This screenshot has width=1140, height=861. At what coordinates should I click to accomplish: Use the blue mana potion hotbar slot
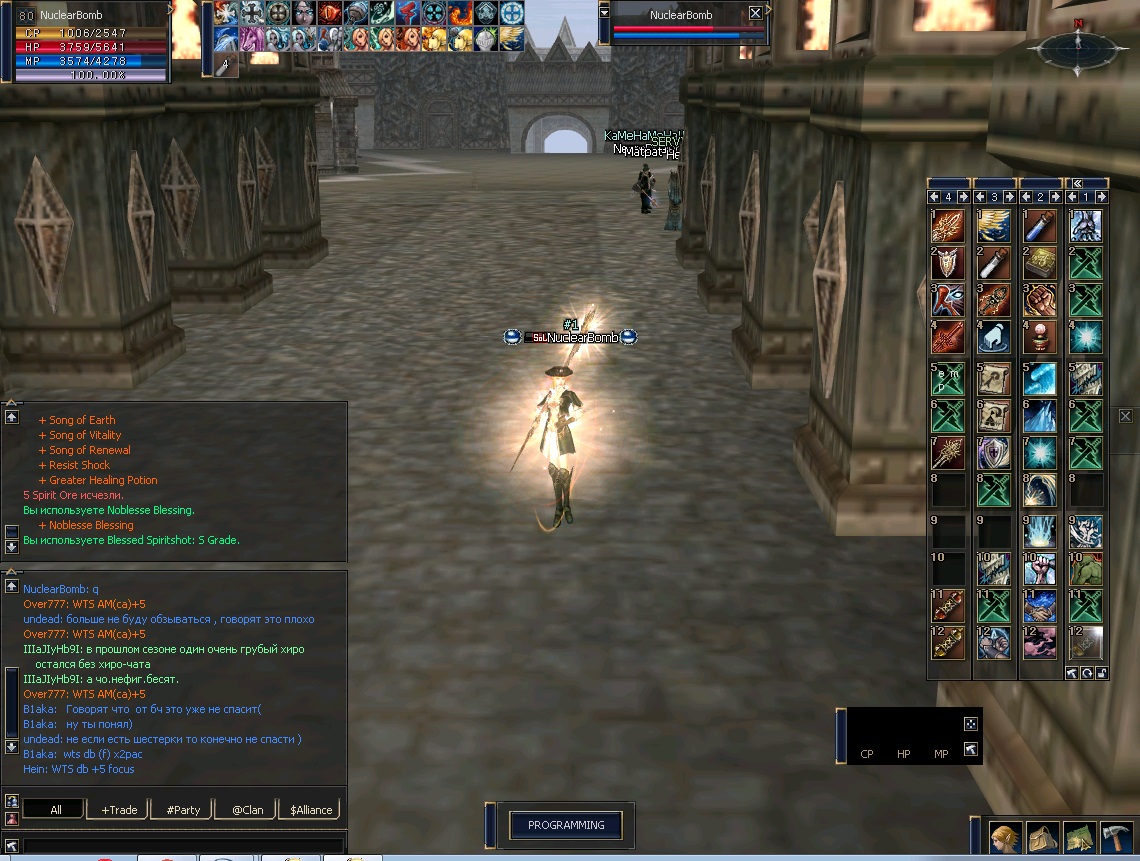click(x=1040, y=226)
